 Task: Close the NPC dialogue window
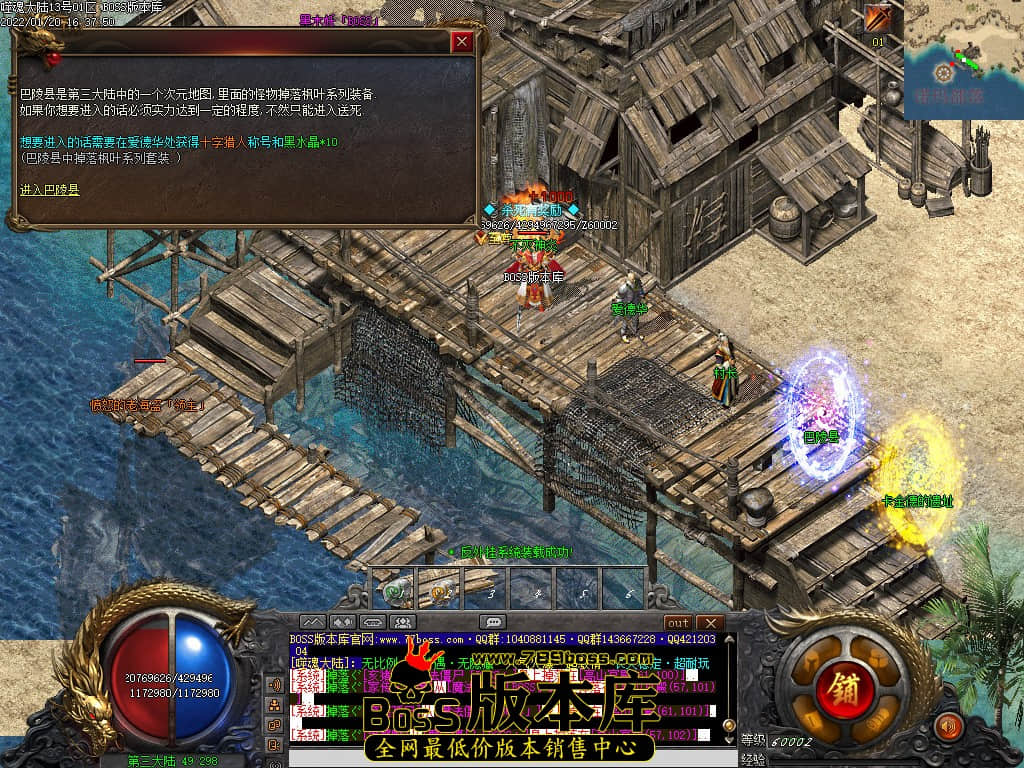pyautogui.click(x=461, y=42)
